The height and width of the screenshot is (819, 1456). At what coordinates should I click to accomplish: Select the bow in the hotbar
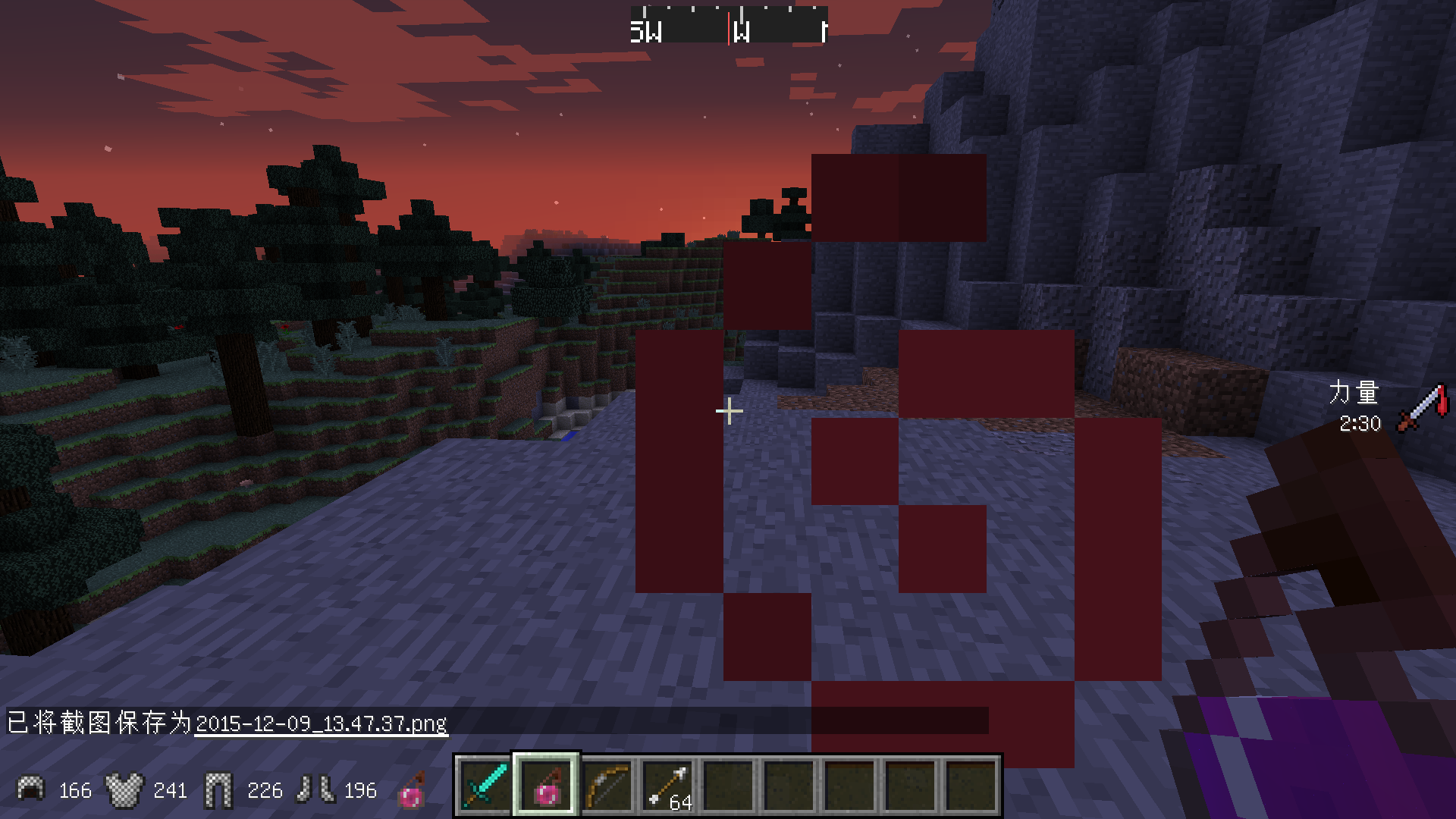(x=607, y=786)
